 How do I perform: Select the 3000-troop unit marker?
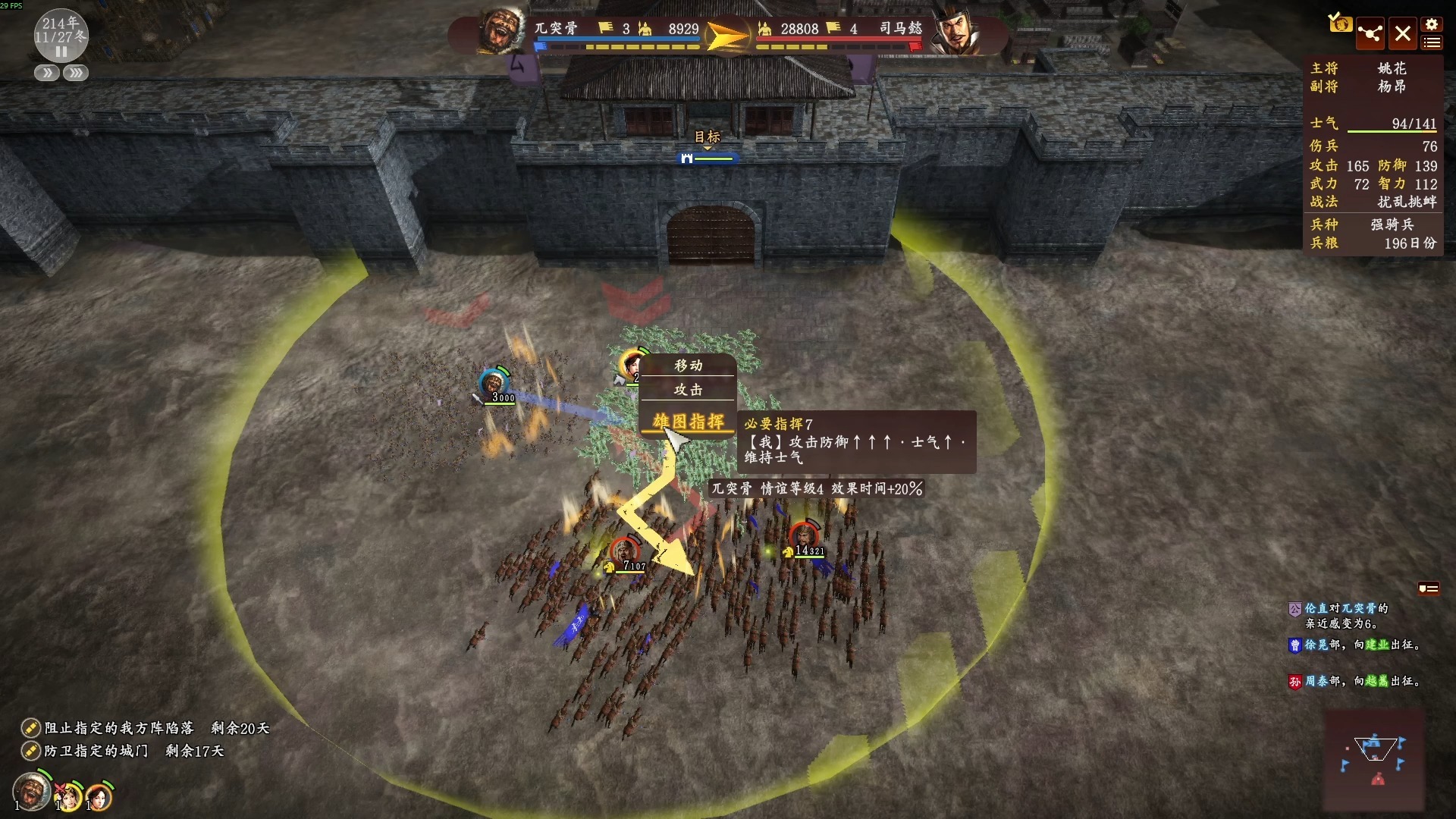[494, 383]
